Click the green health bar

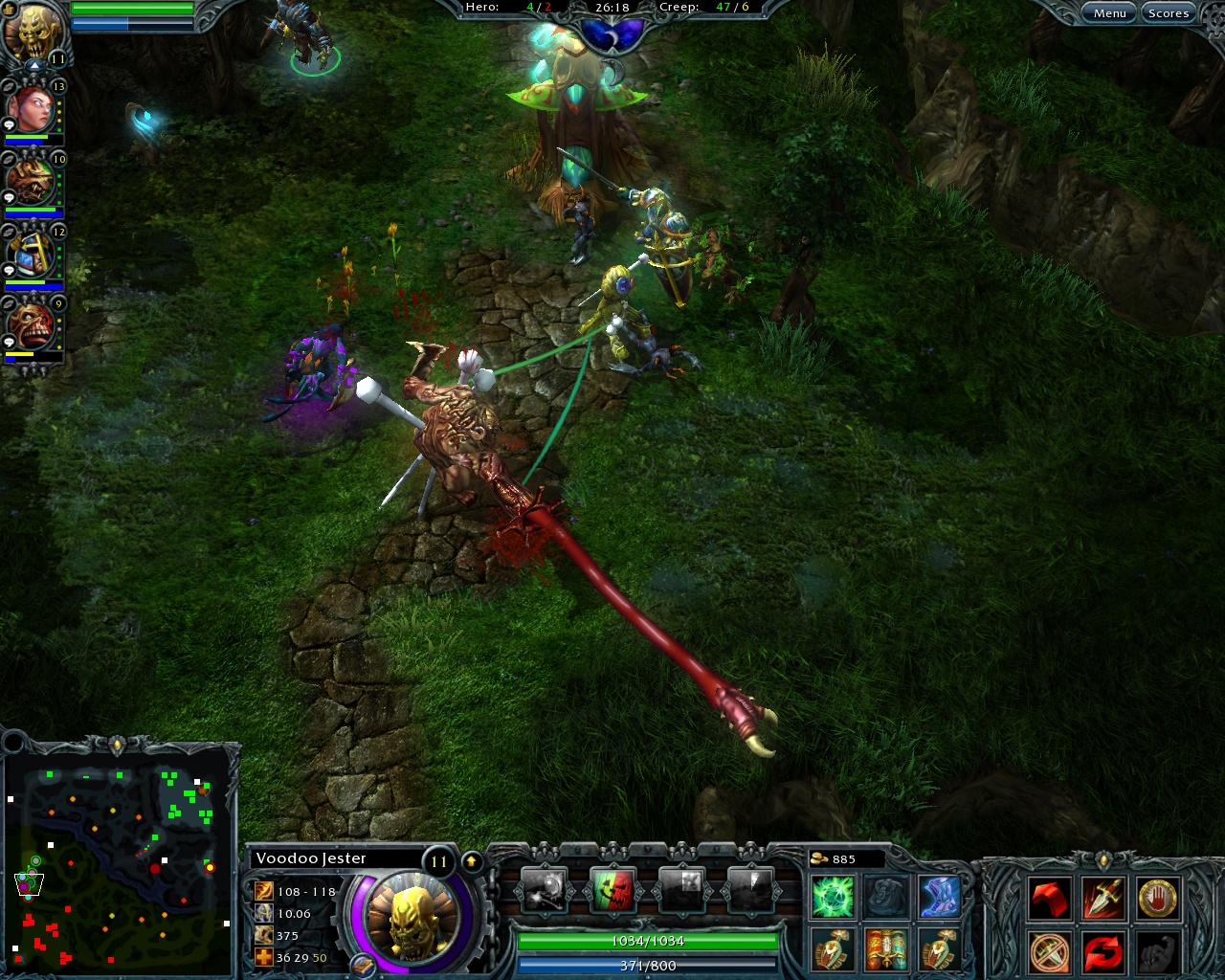[646, 941]
